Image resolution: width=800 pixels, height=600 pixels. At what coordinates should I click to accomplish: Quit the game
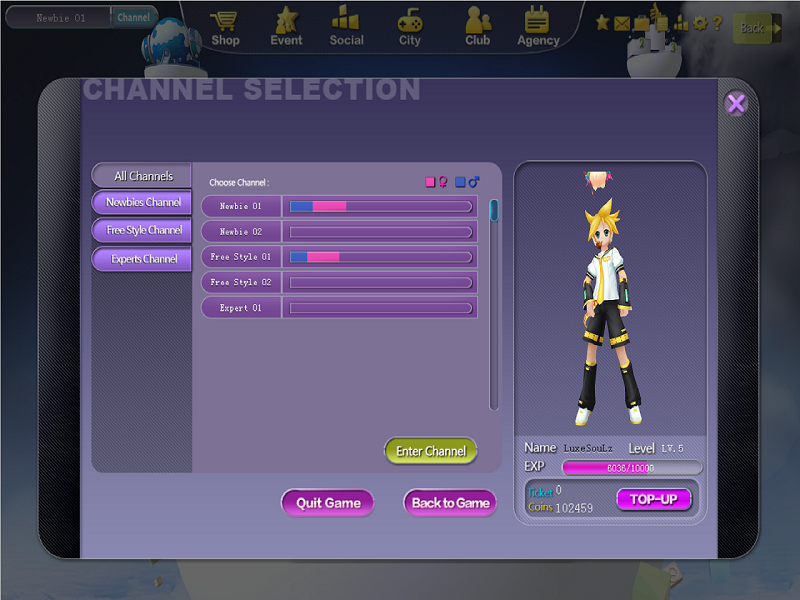point(328,503)
